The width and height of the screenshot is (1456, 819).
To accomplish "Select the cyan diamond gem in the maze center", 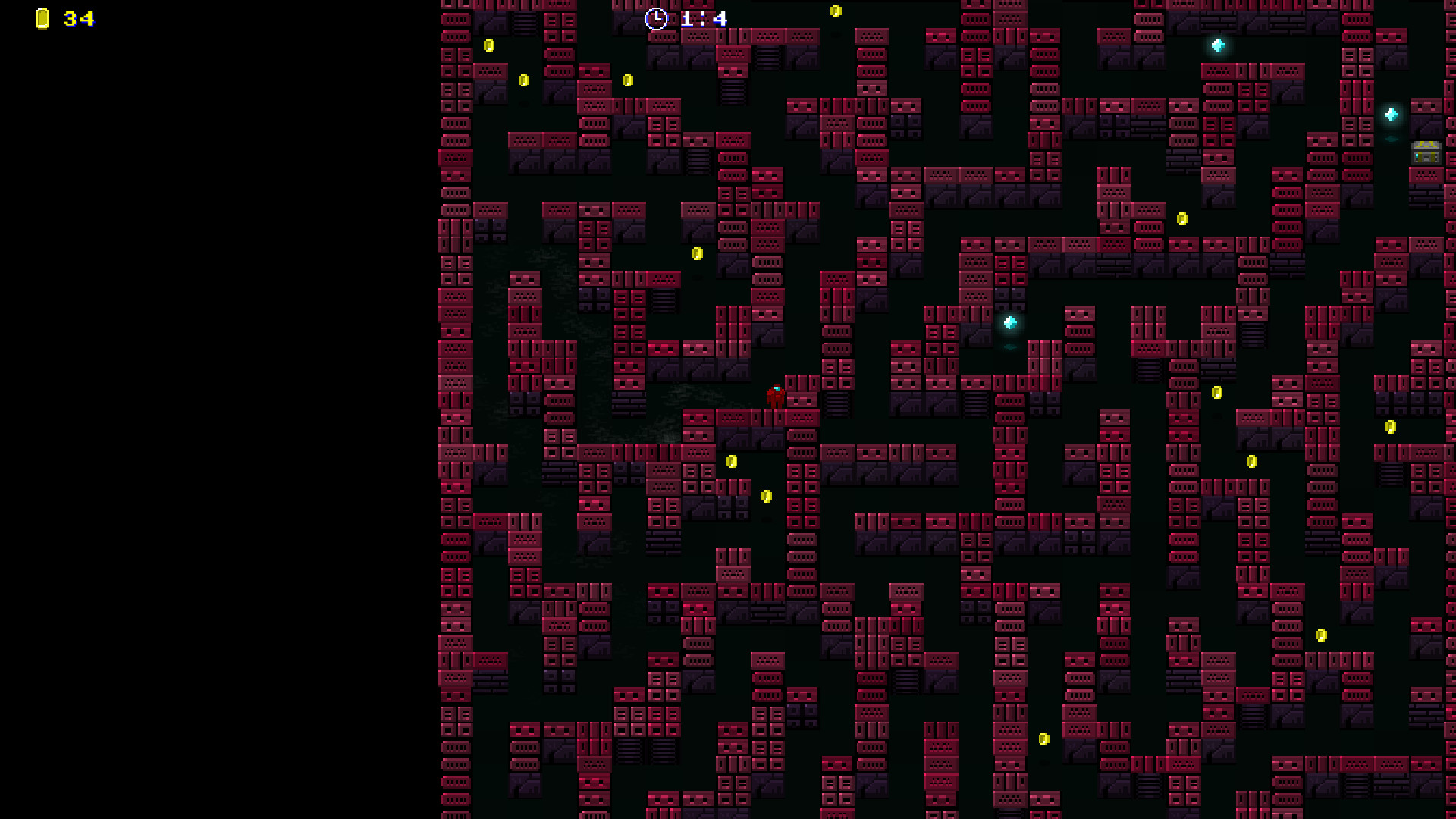I will coord(1010,322).
